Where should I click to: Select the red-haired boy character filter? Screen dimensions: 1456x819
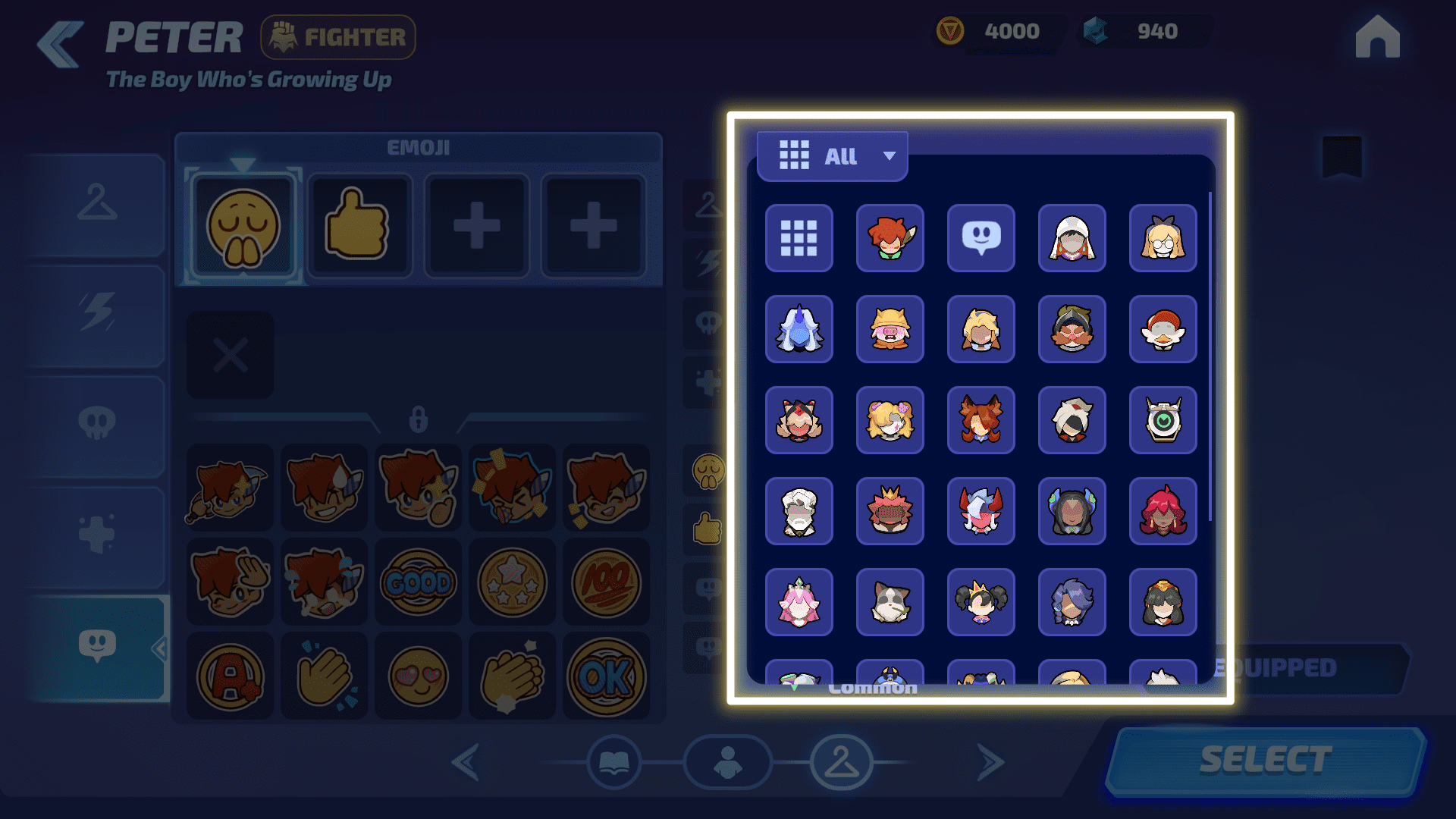click(890, 238)
